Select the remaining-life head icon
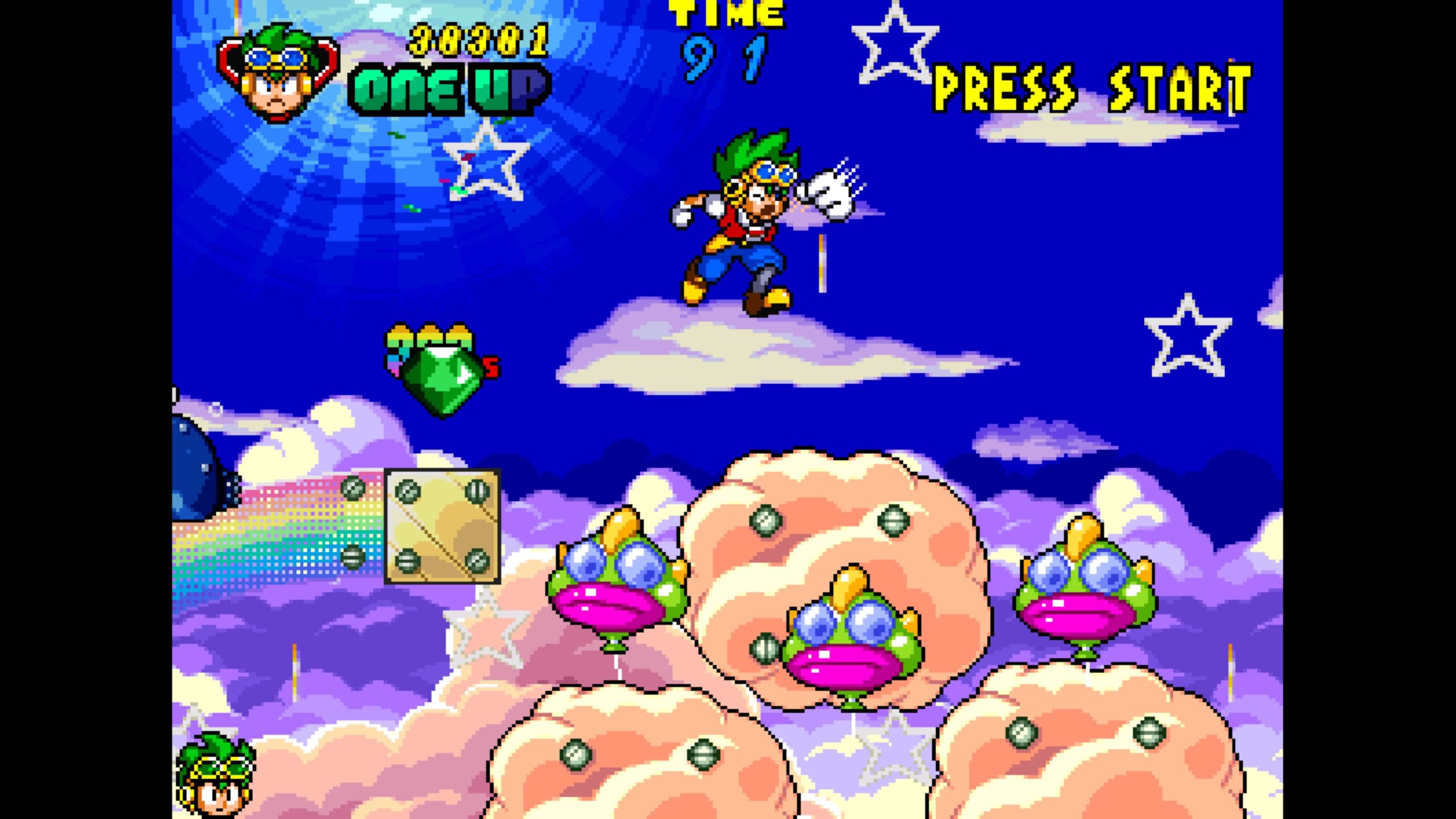 216,775
